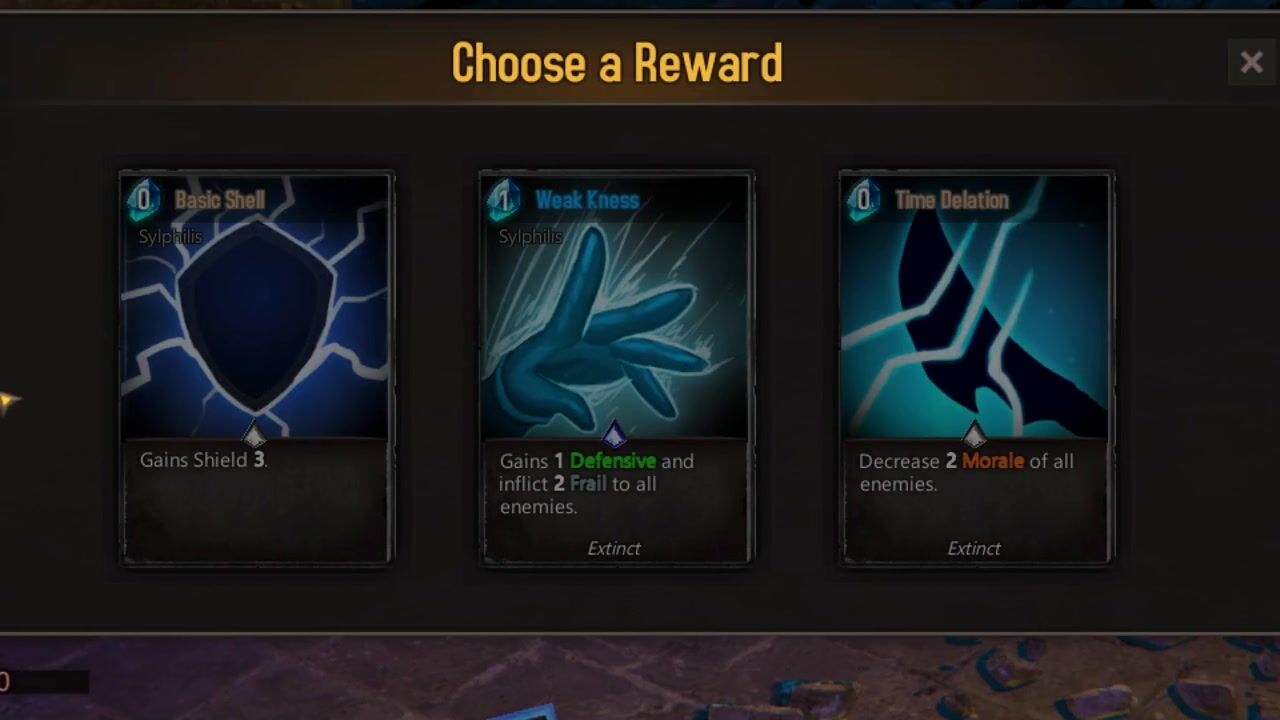Pick the Time Delation card reward

(x=975, y=368)
